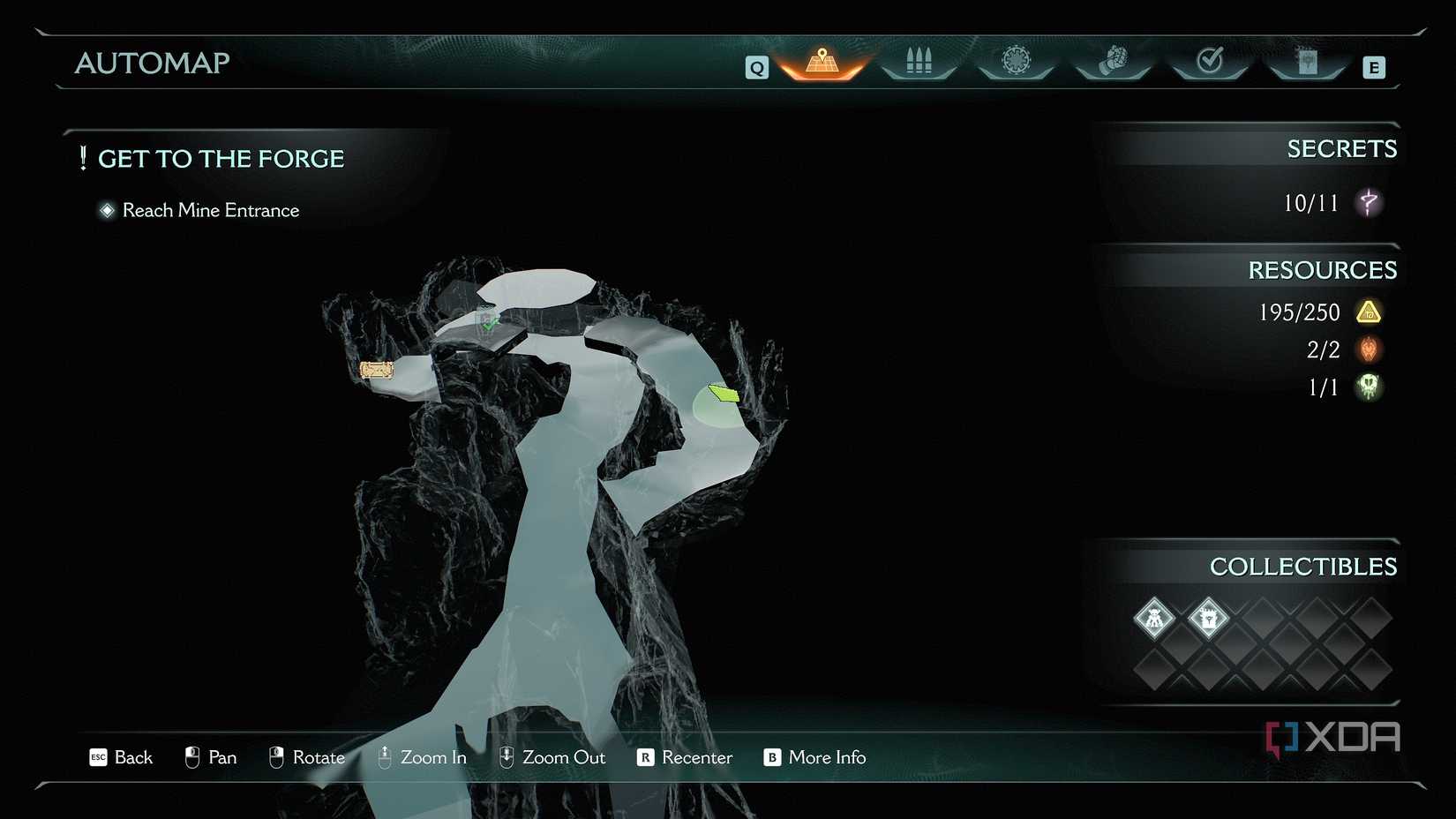Screen dimensions: 1456x819
Task: Switch to the gauntlet fist tab
Action: coord(1114,61)
